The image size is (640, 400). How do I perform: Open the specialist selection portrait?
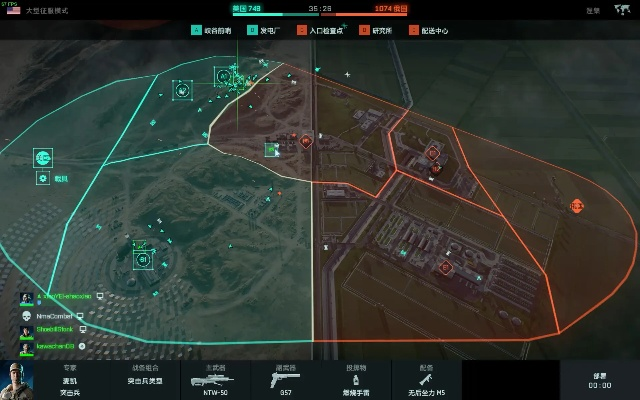point(18,379)
